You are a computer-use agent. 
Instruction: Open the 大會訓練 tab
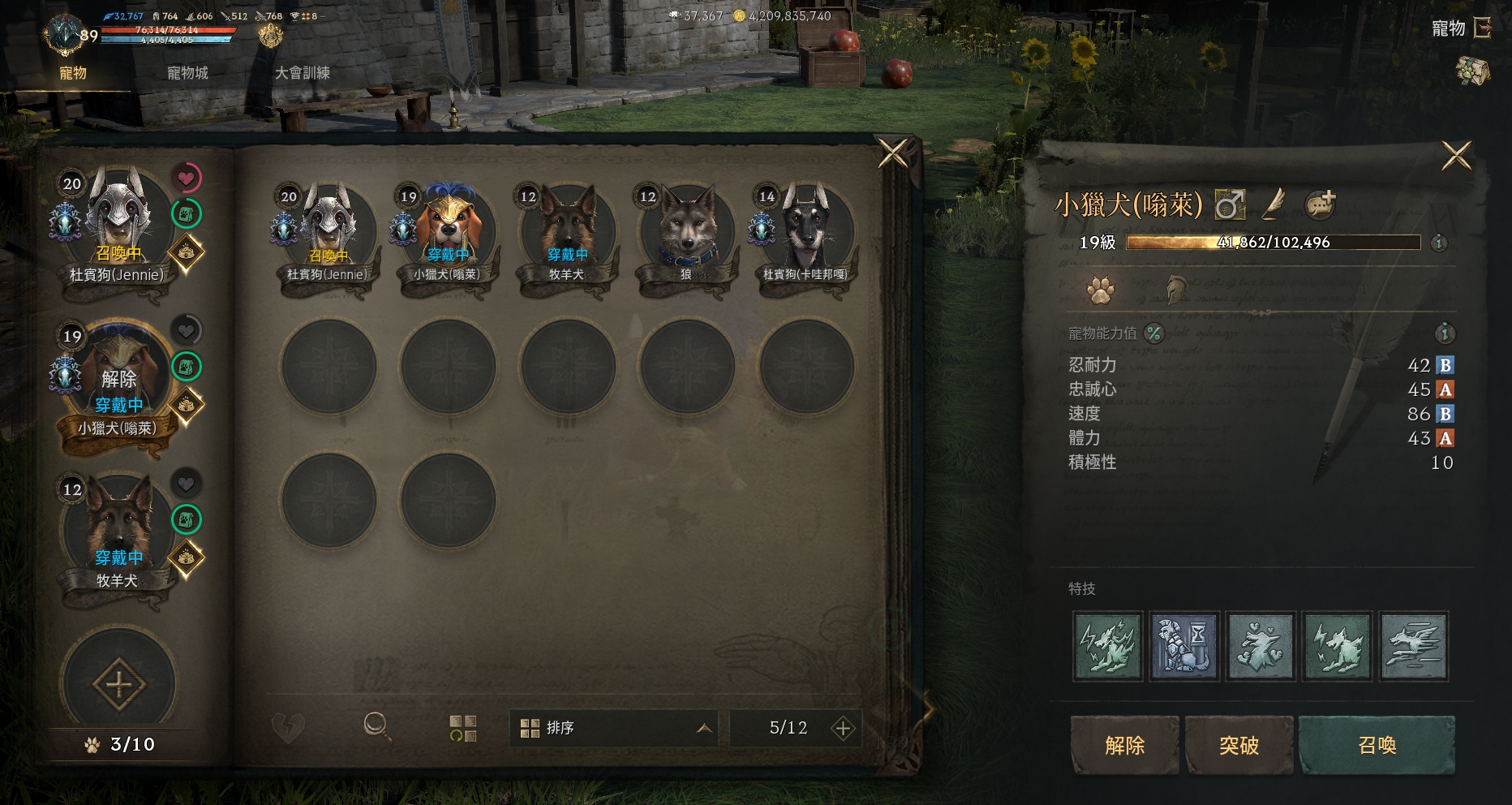click(x=302, y=73)
